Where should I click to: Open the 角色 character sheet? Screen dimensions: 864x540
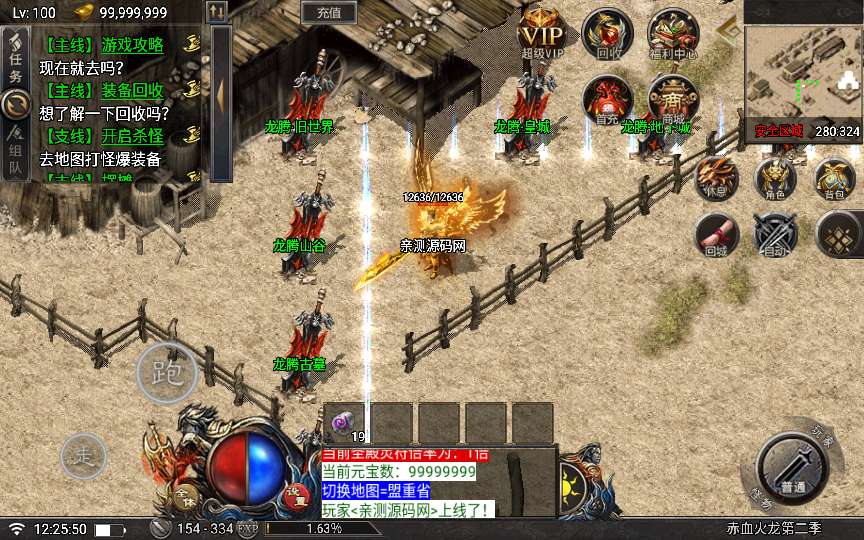pyautogui.click(x=775, y=178)
